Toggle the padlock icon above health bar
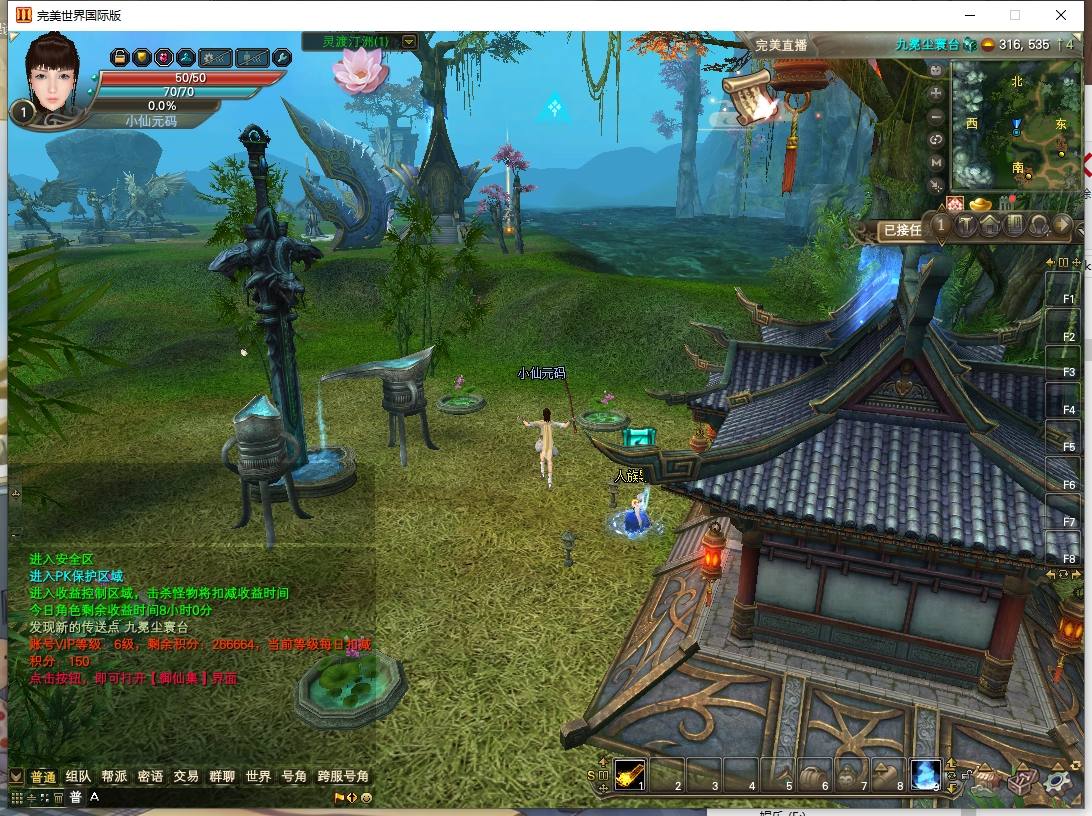This screenshot has width=1092, height=816. tap(119, 57)
